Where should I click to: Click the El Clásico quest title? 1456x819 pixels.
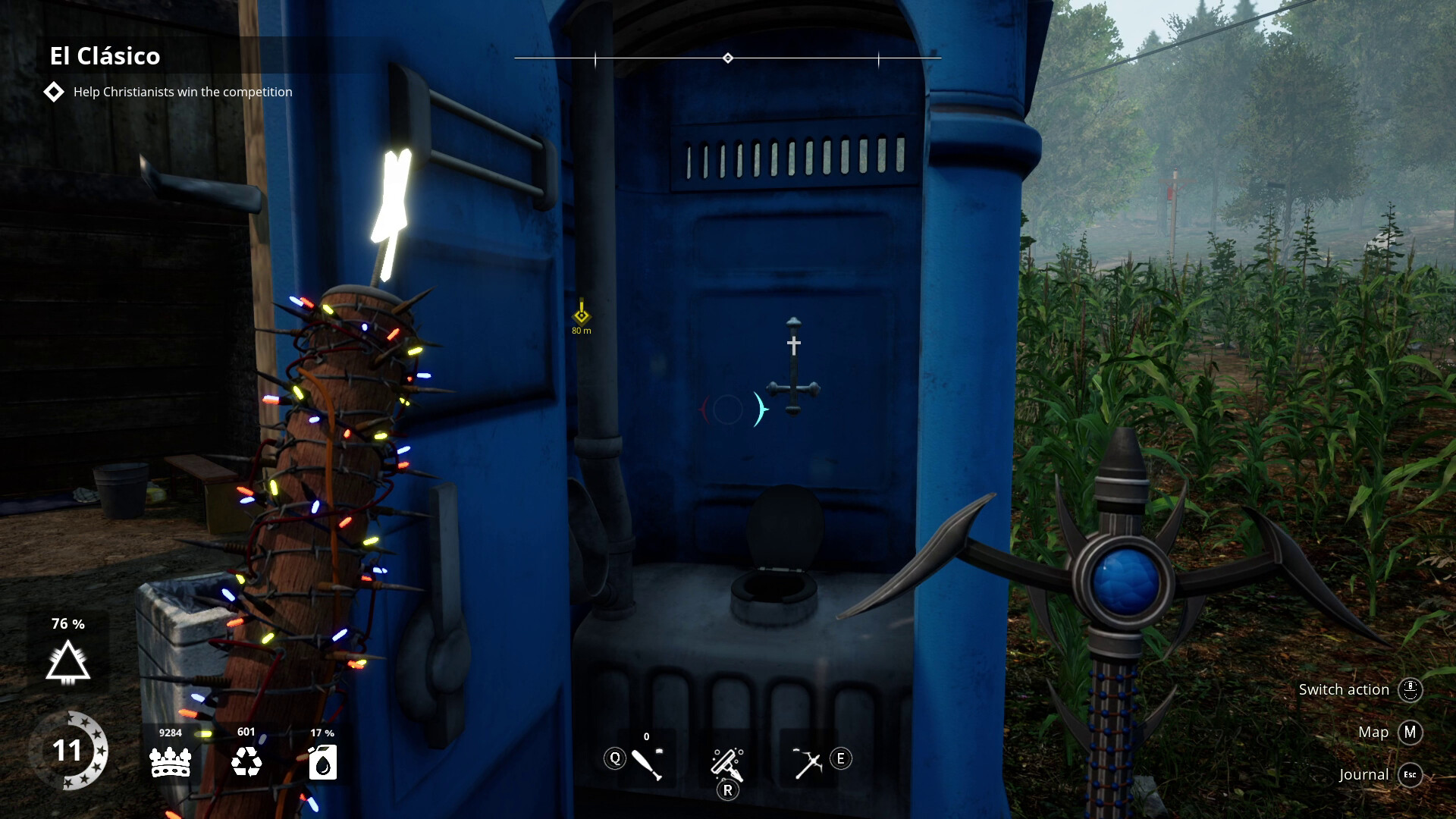click(105, 55)
